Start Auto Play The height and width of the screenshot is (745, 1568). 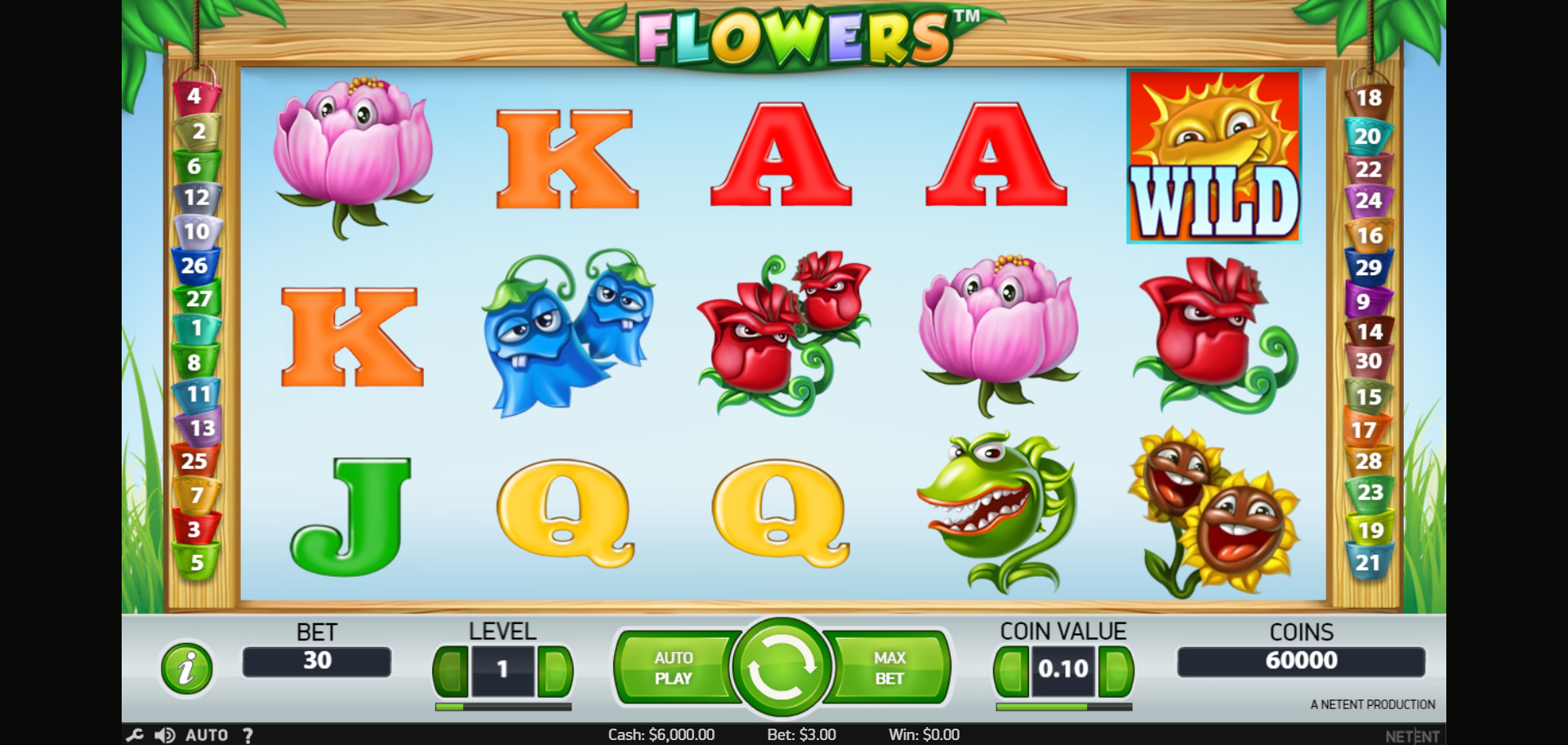(674, 668)
